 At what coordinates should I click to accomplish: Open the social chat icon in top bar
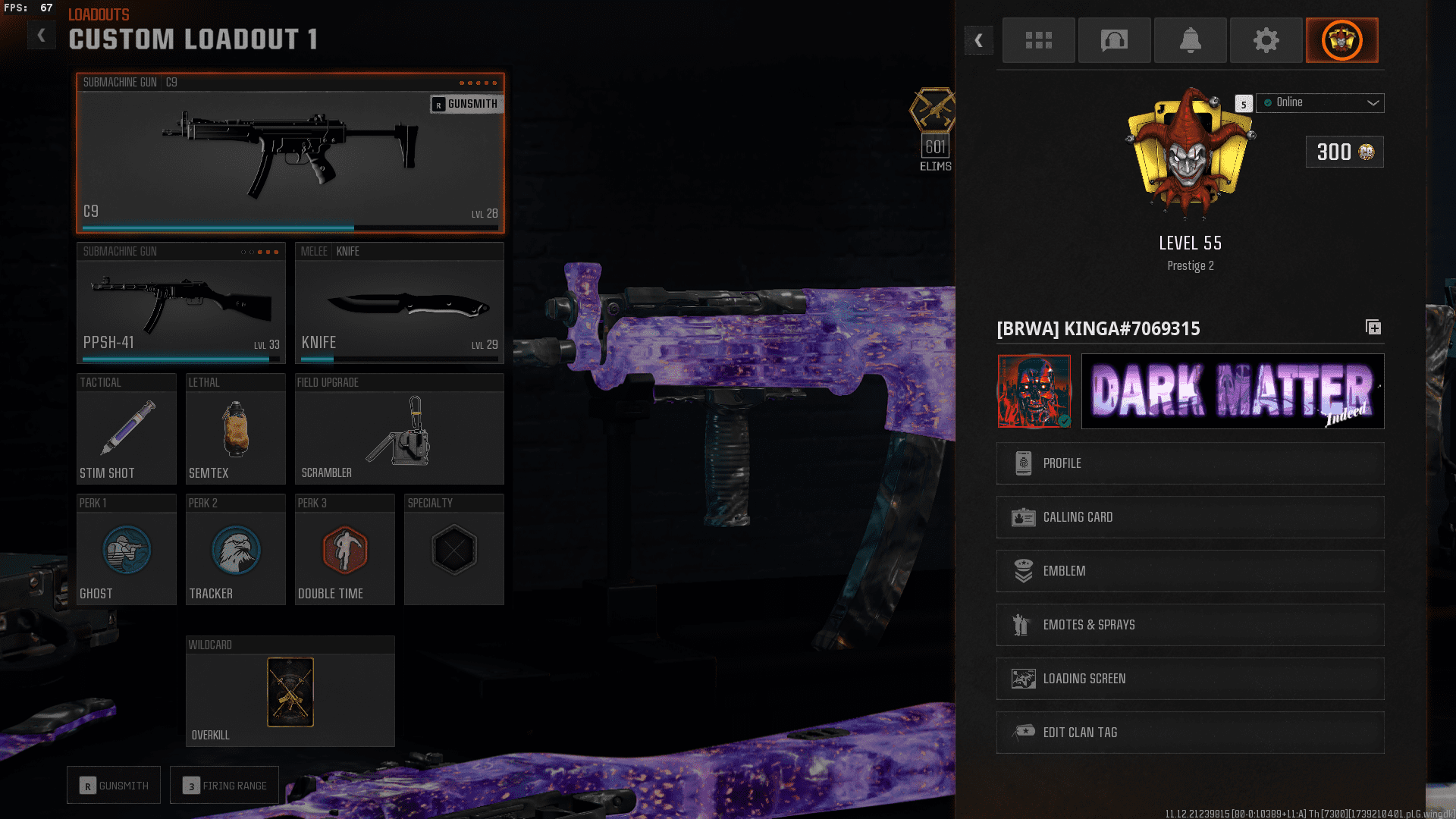coord(1114,40)
